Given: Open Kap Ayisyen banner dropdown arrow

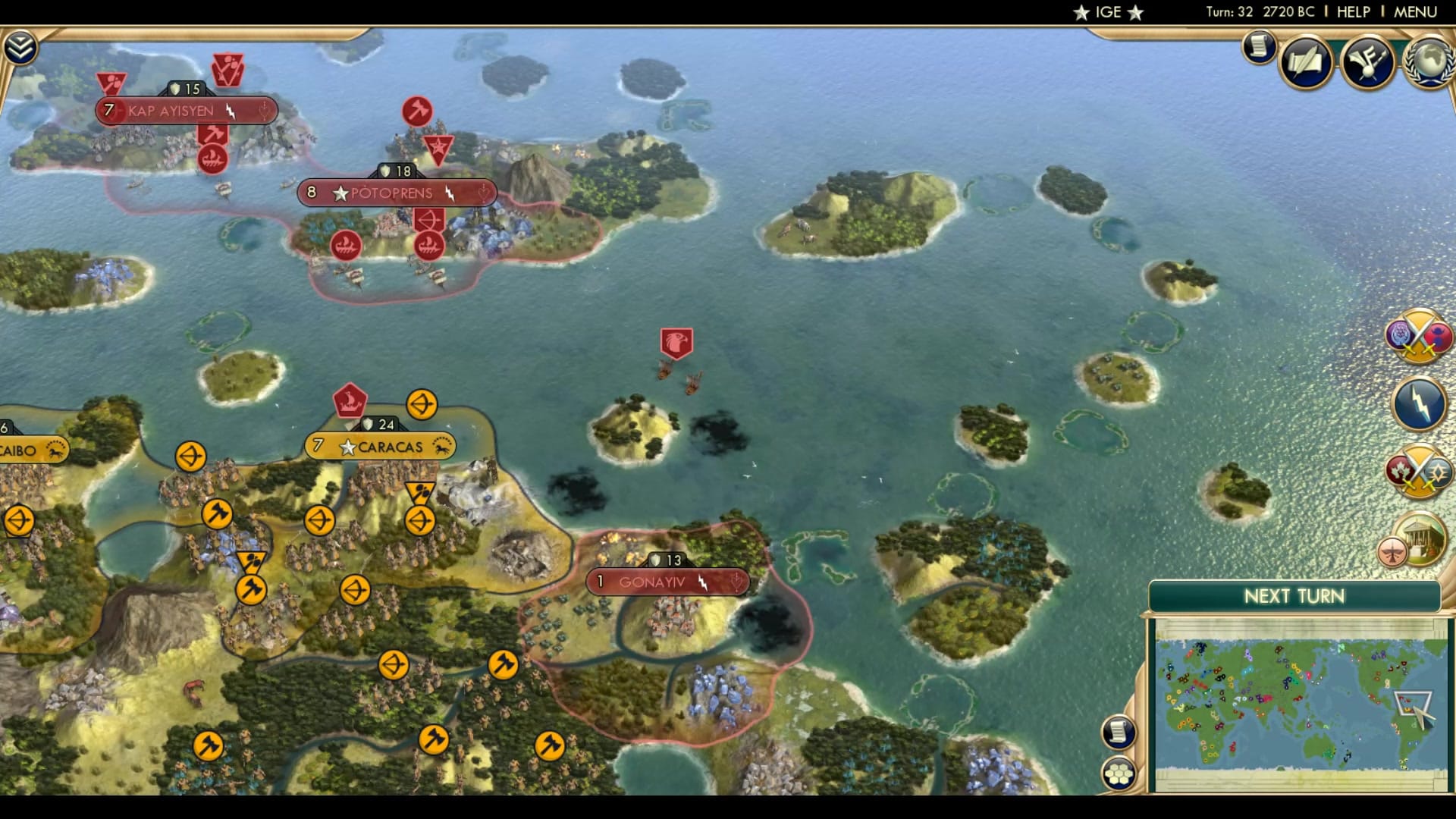Looking at the screenshot, I should (263, 111).
